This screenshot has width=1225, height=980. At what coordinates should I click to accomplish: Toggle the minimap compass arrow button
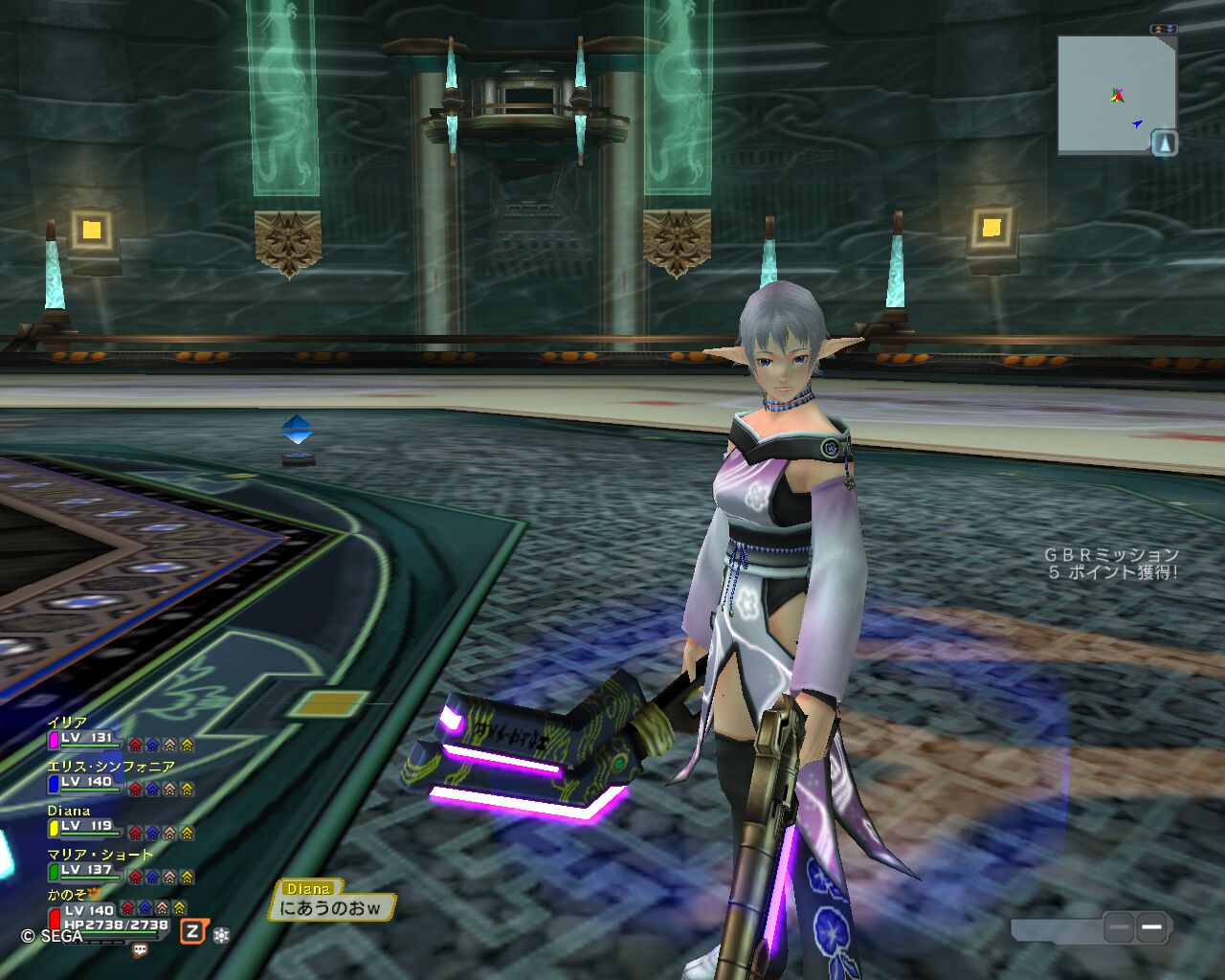click(x=1164, y=144)
